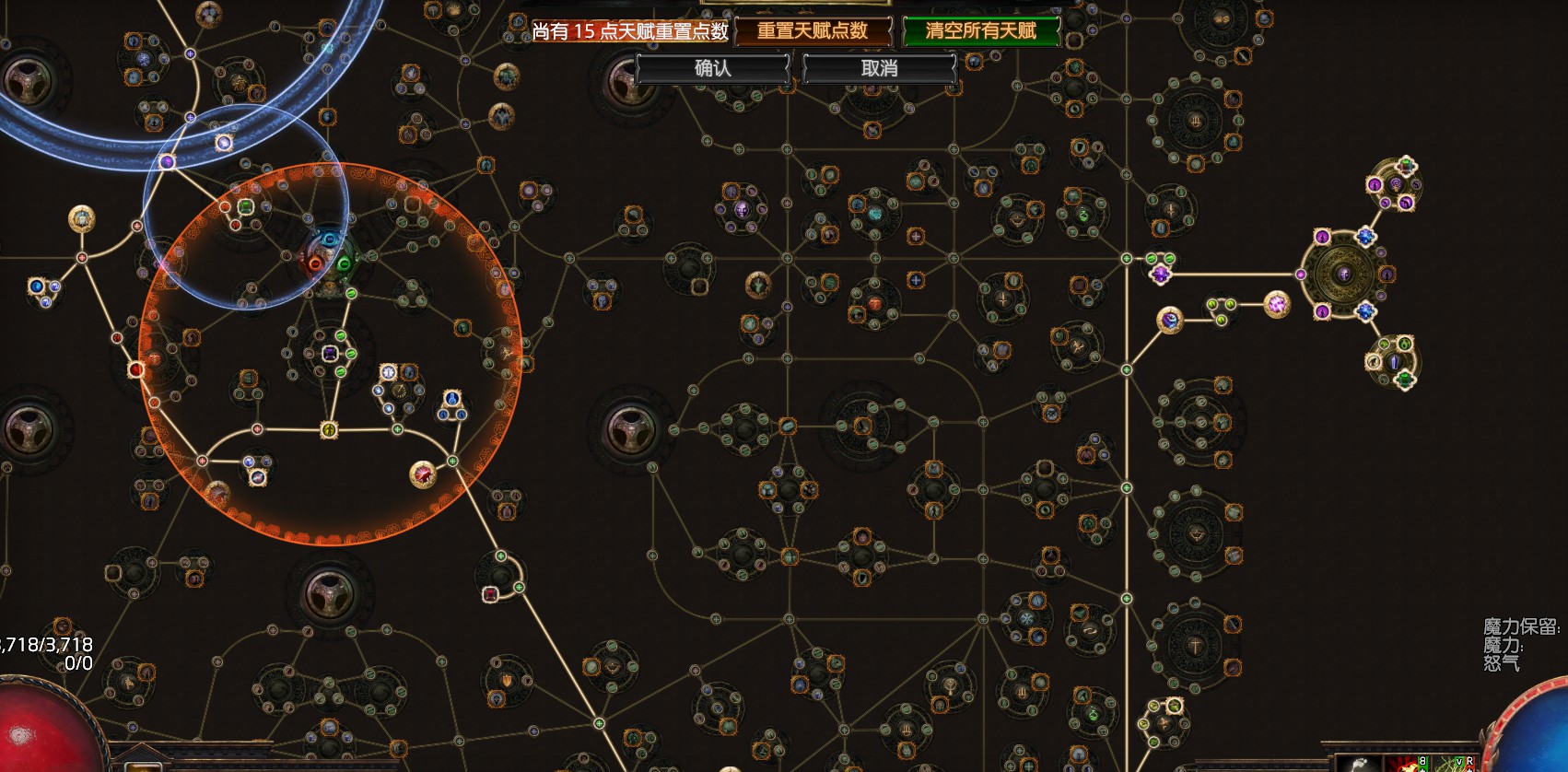Image resolution: width=1568 pixels, height=772 pixels.
Task: Click the purple mastery at the large golden wheel's center
Action: click(1344, 274)
